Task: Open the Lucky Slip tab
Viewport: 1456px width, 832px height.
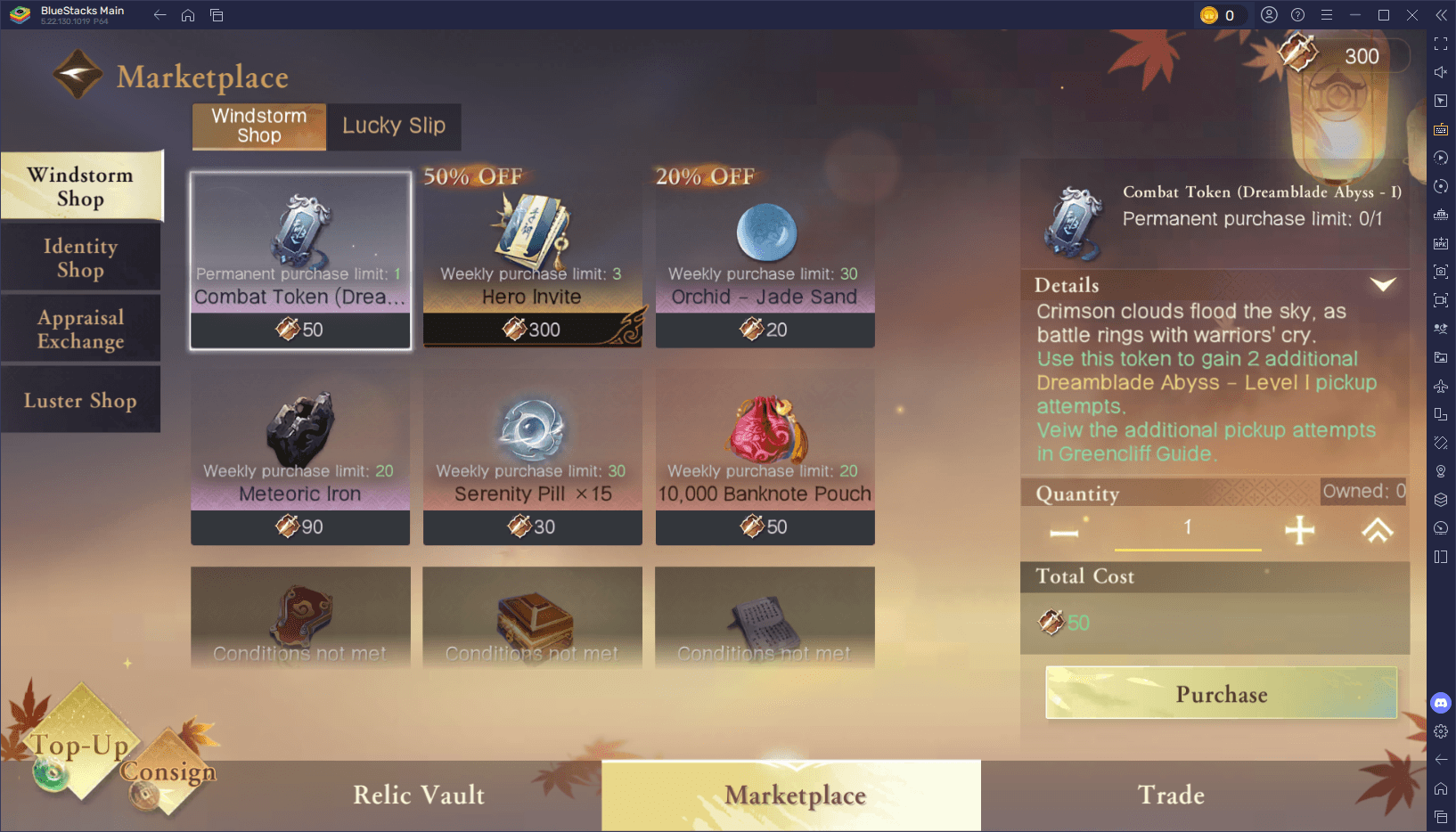Action: coord(393,126)
